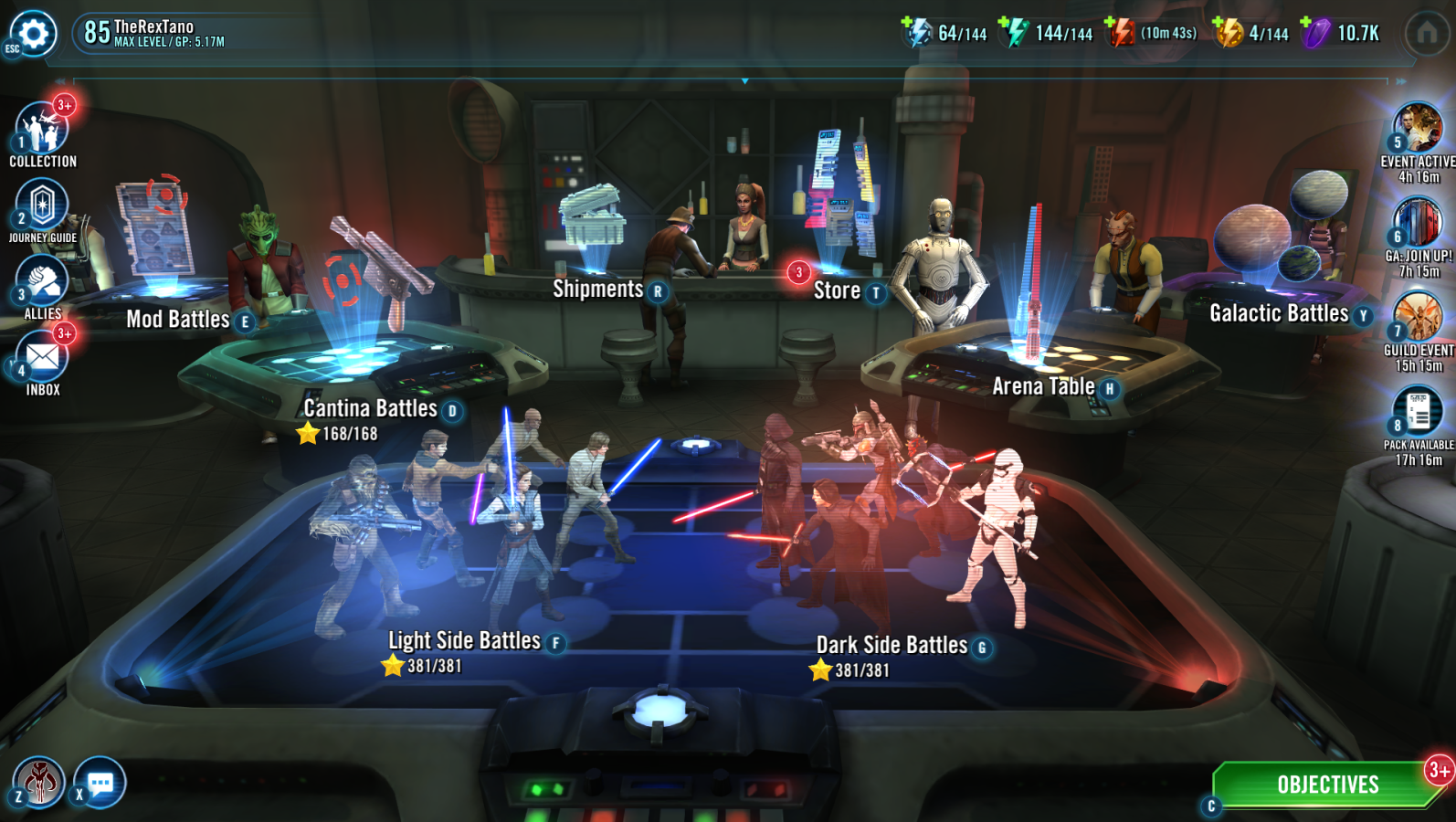
Task: Open the Guild Event icon
Action: 1418,317
